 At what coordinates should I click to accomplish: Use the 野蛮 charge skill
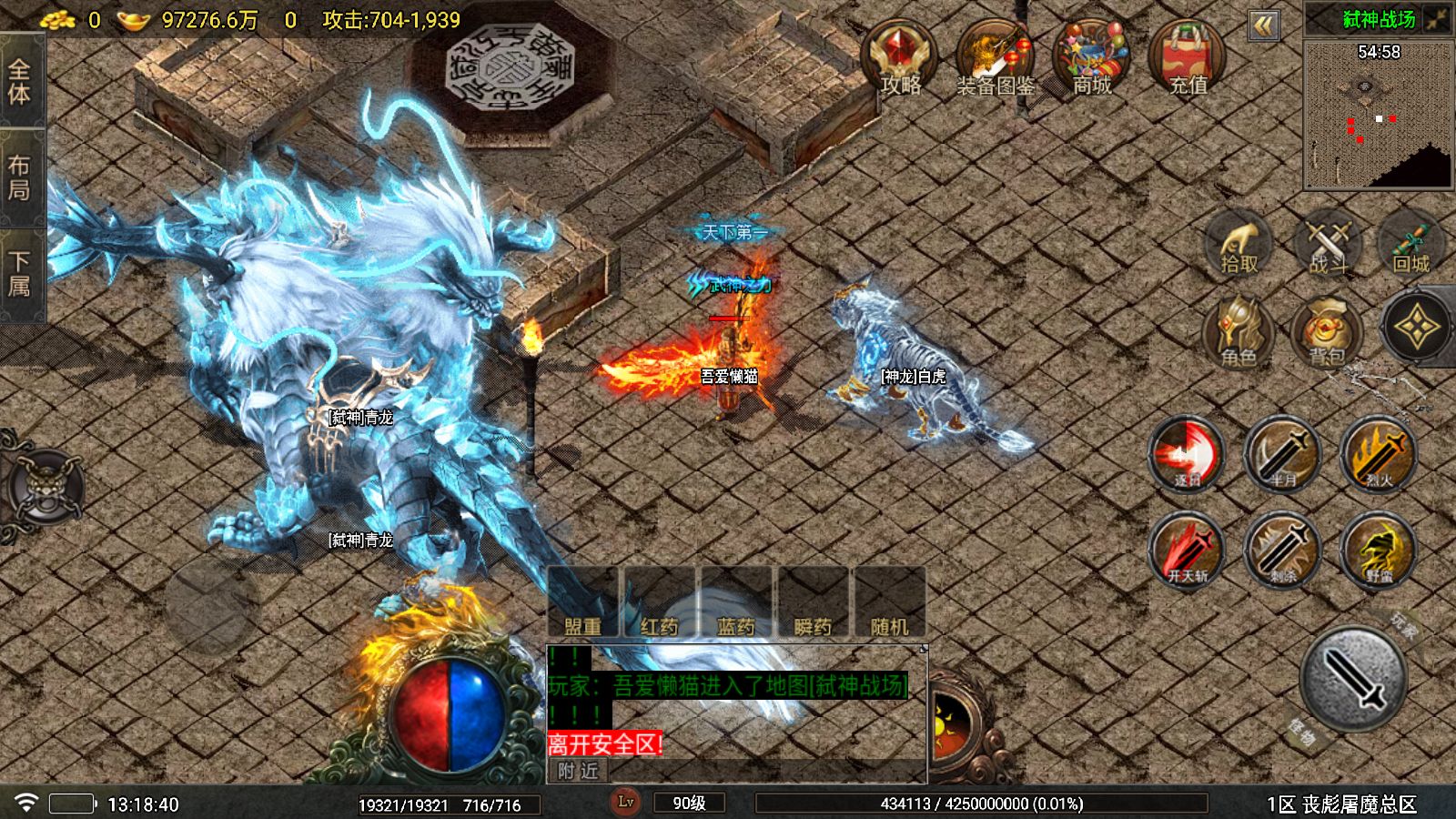click(1379, 549)
